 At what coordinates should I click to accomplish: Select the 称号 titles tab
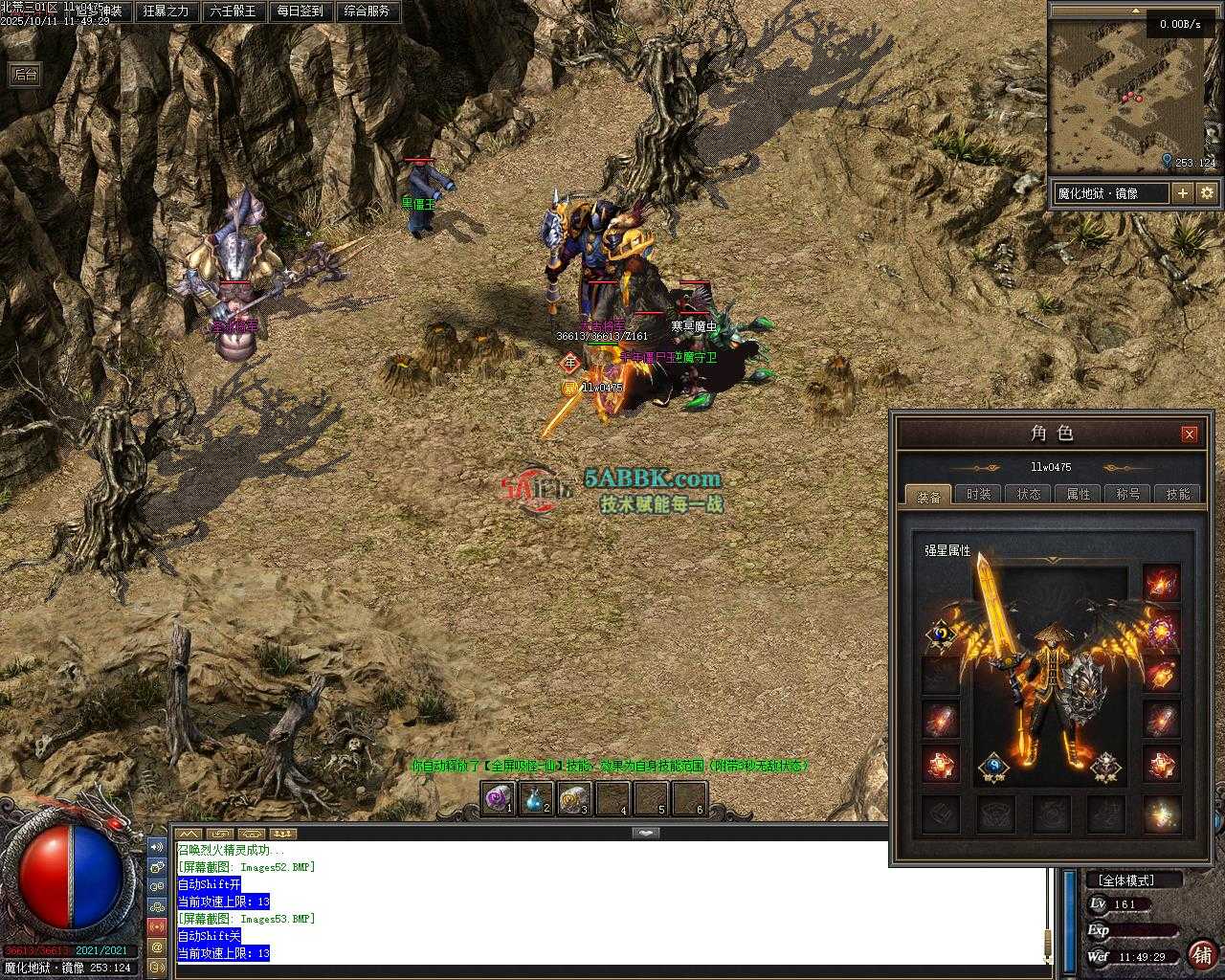[1128, 494]
